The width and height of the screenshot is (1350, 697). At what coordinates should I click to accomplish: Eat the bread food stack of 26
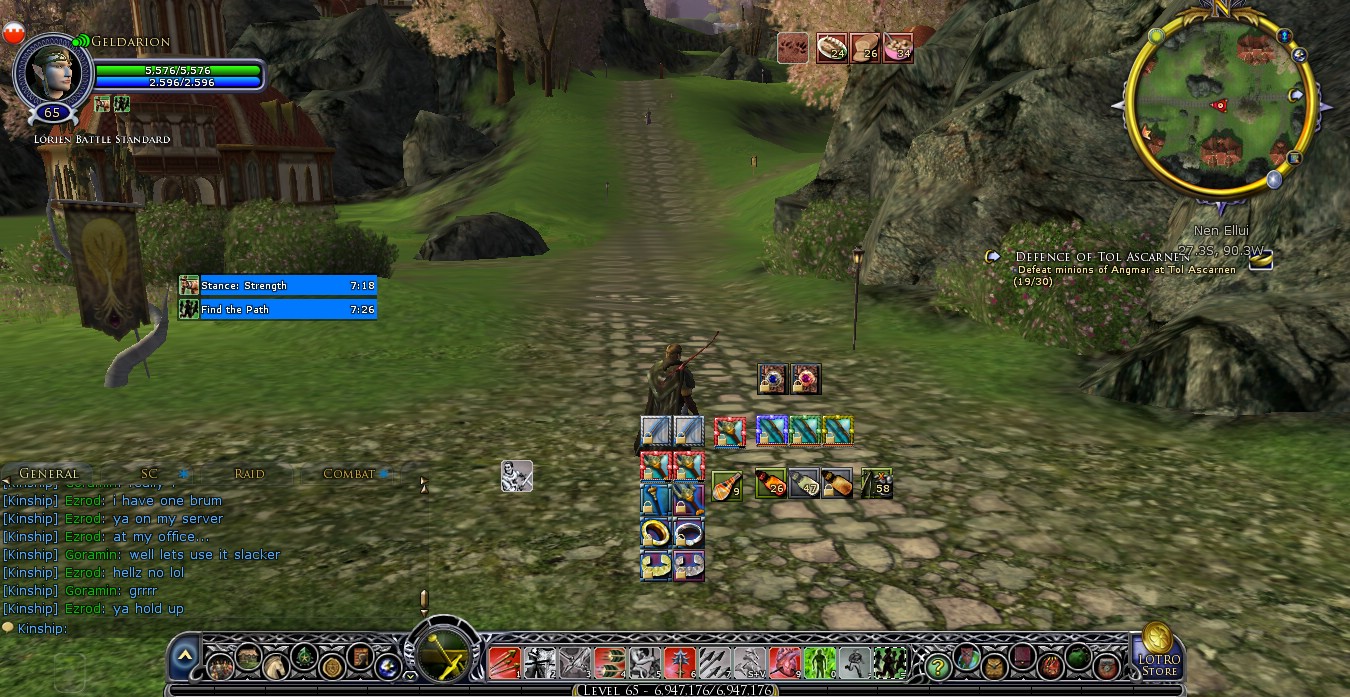click(865, 48)
